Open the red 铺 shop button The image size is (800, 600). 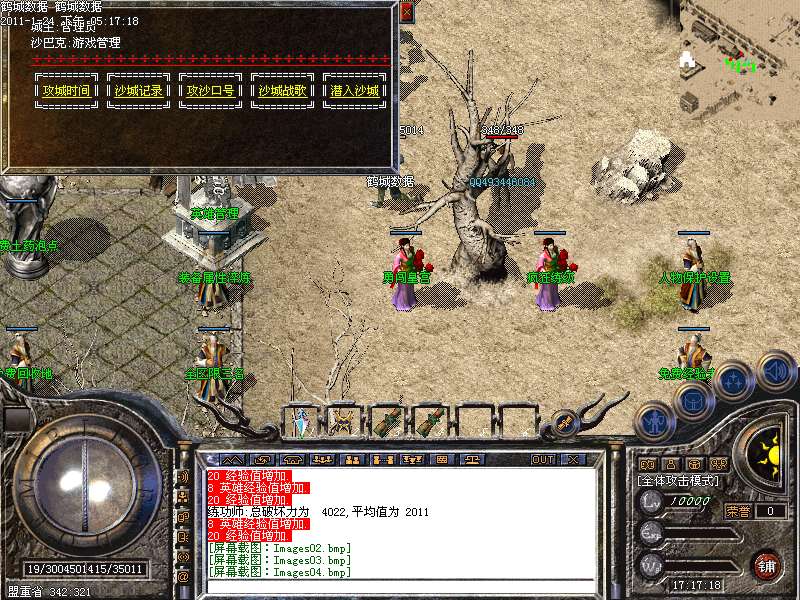coord(767,564)
